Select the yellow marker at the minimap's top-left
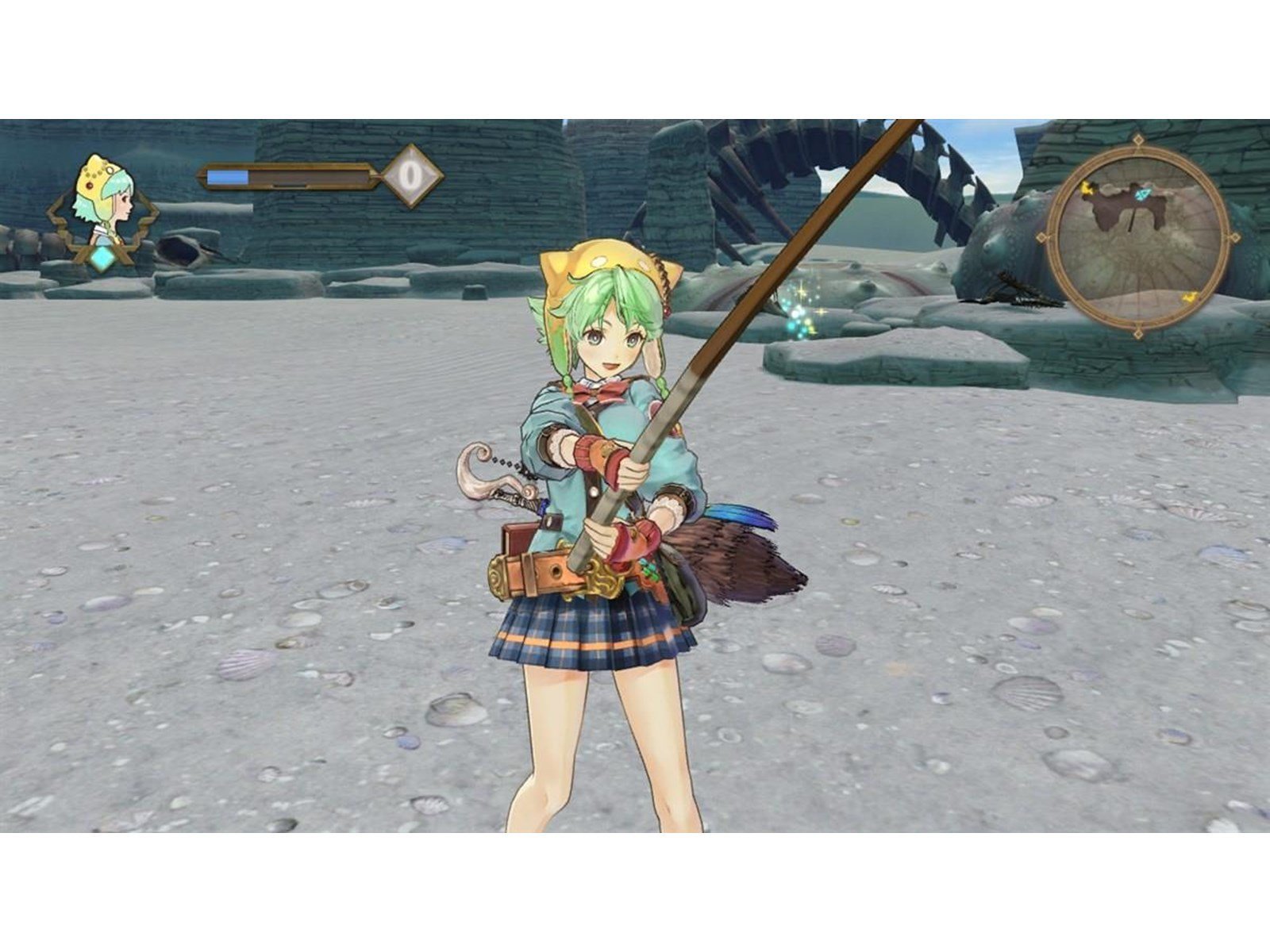The width and height of the screenshot is (1270, 952). click(1087, 190)
